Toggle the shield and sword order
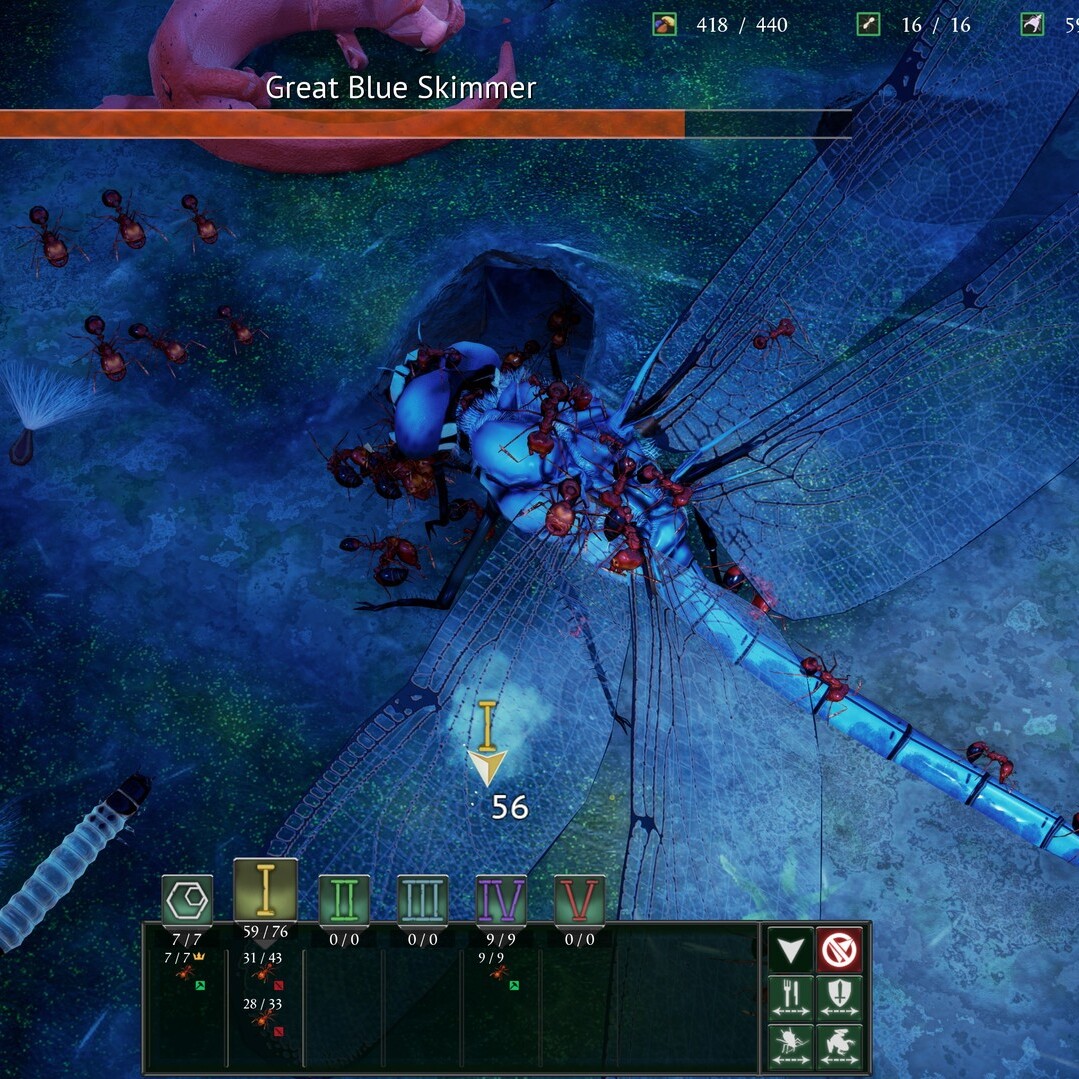Screen dimensions: 1079x1079 coord(839,998)
